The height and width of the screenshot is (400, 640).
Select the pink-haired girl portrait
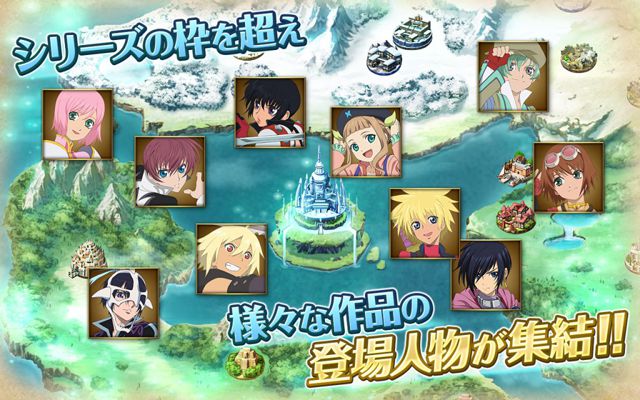click(77, 124)
